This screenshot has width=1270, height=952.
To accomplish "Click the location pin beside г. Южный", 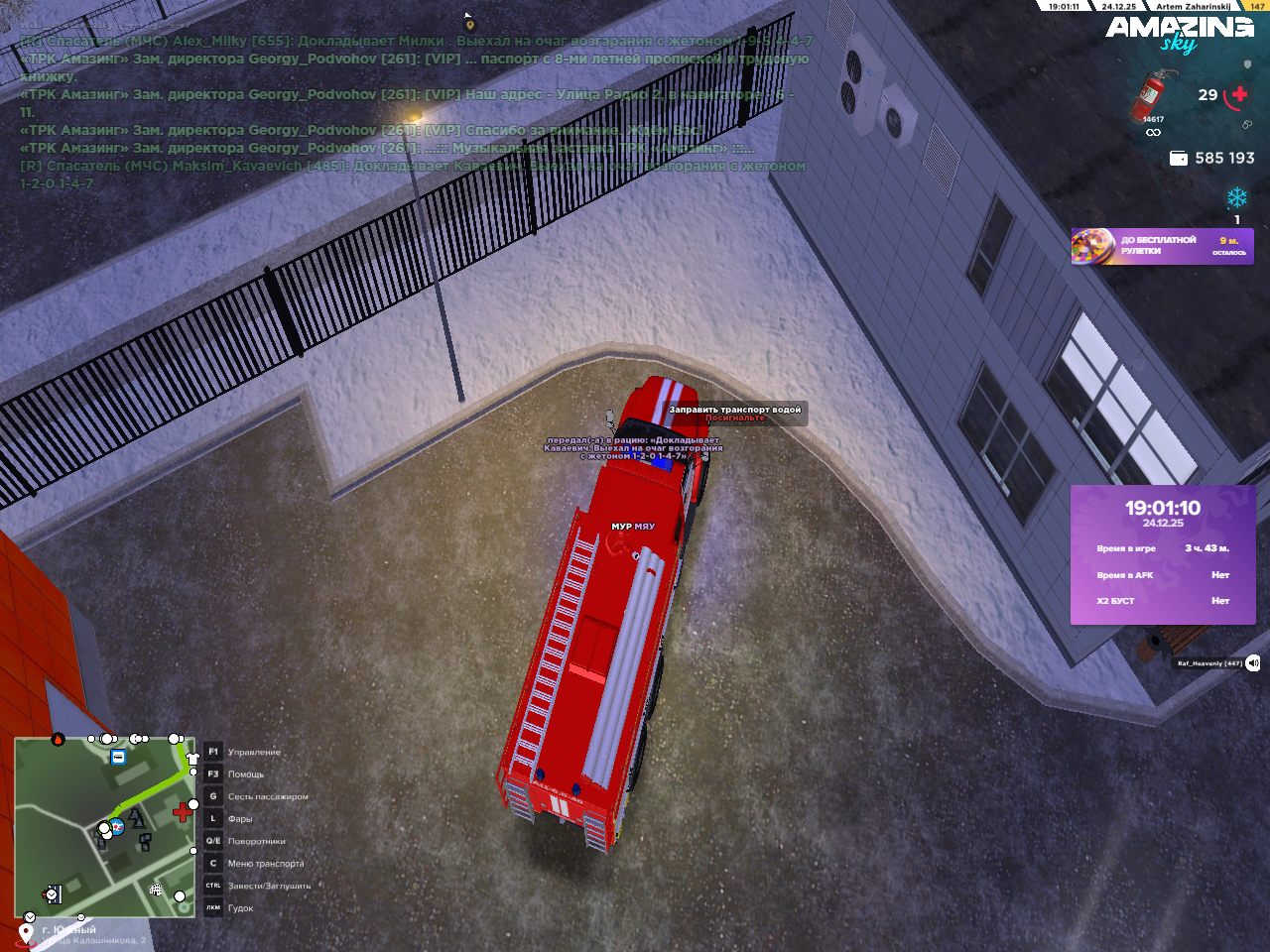I will tap(27, 932).
